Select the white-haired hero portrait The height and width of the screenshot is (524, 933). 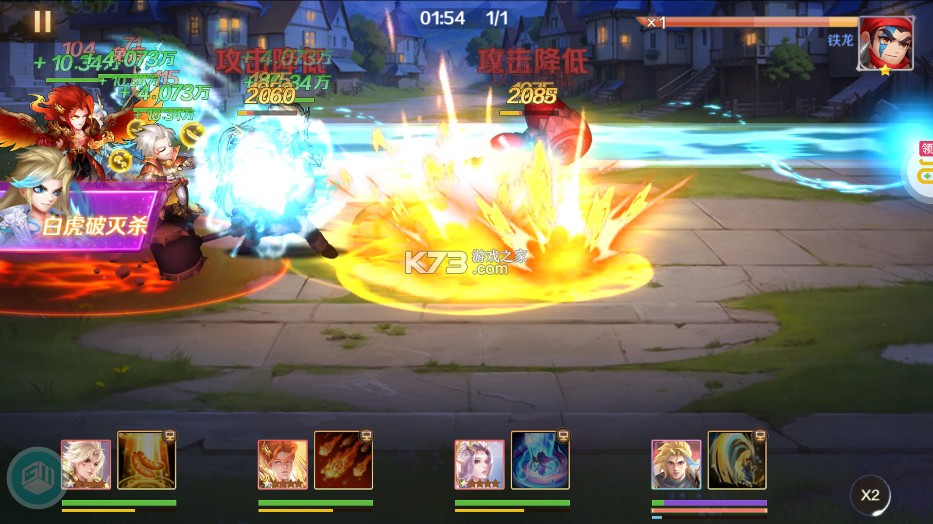[86, 464]
